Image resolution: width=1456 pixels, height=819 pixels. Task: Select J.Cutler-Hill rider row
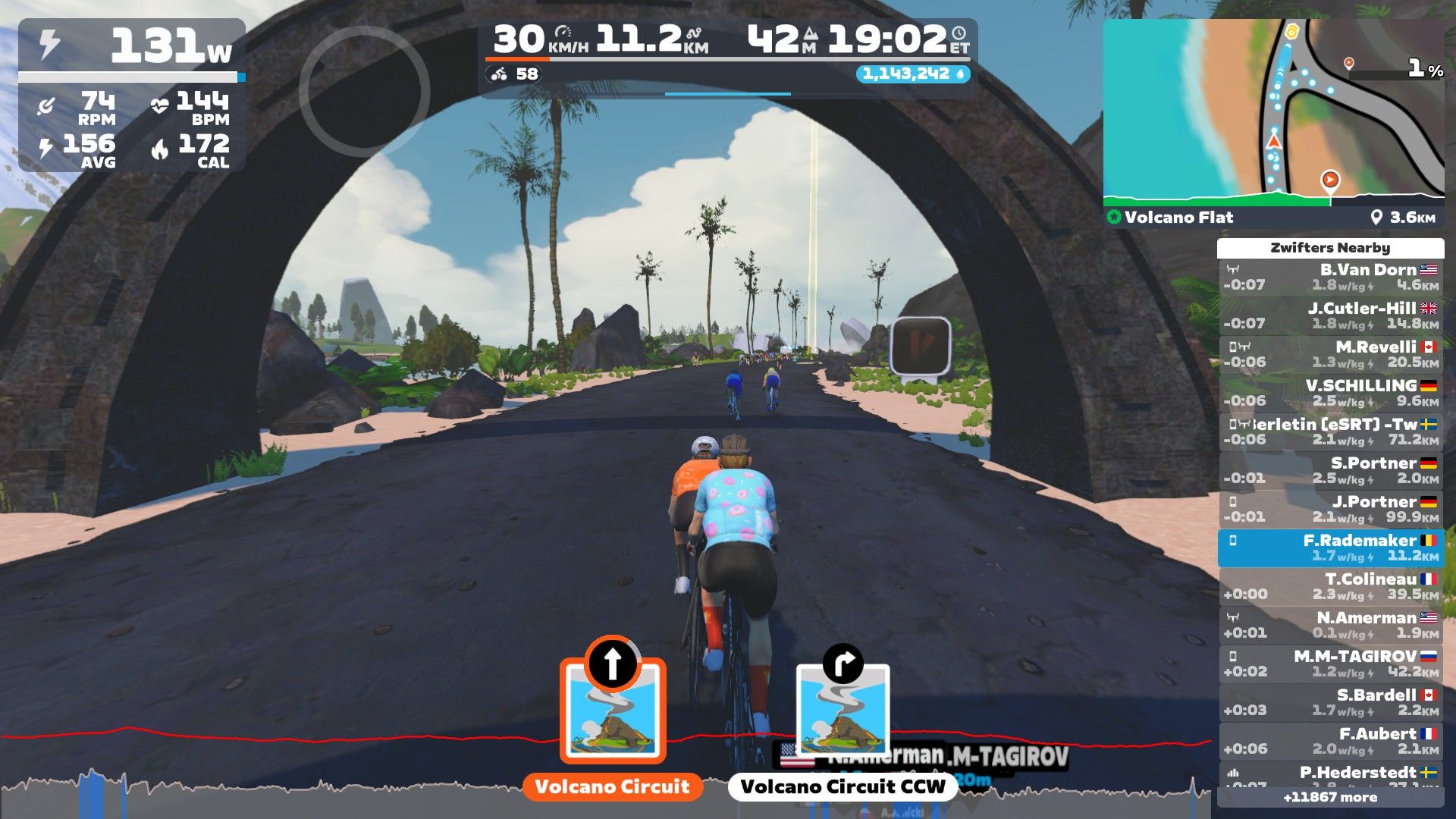[x=1330, y=316]
